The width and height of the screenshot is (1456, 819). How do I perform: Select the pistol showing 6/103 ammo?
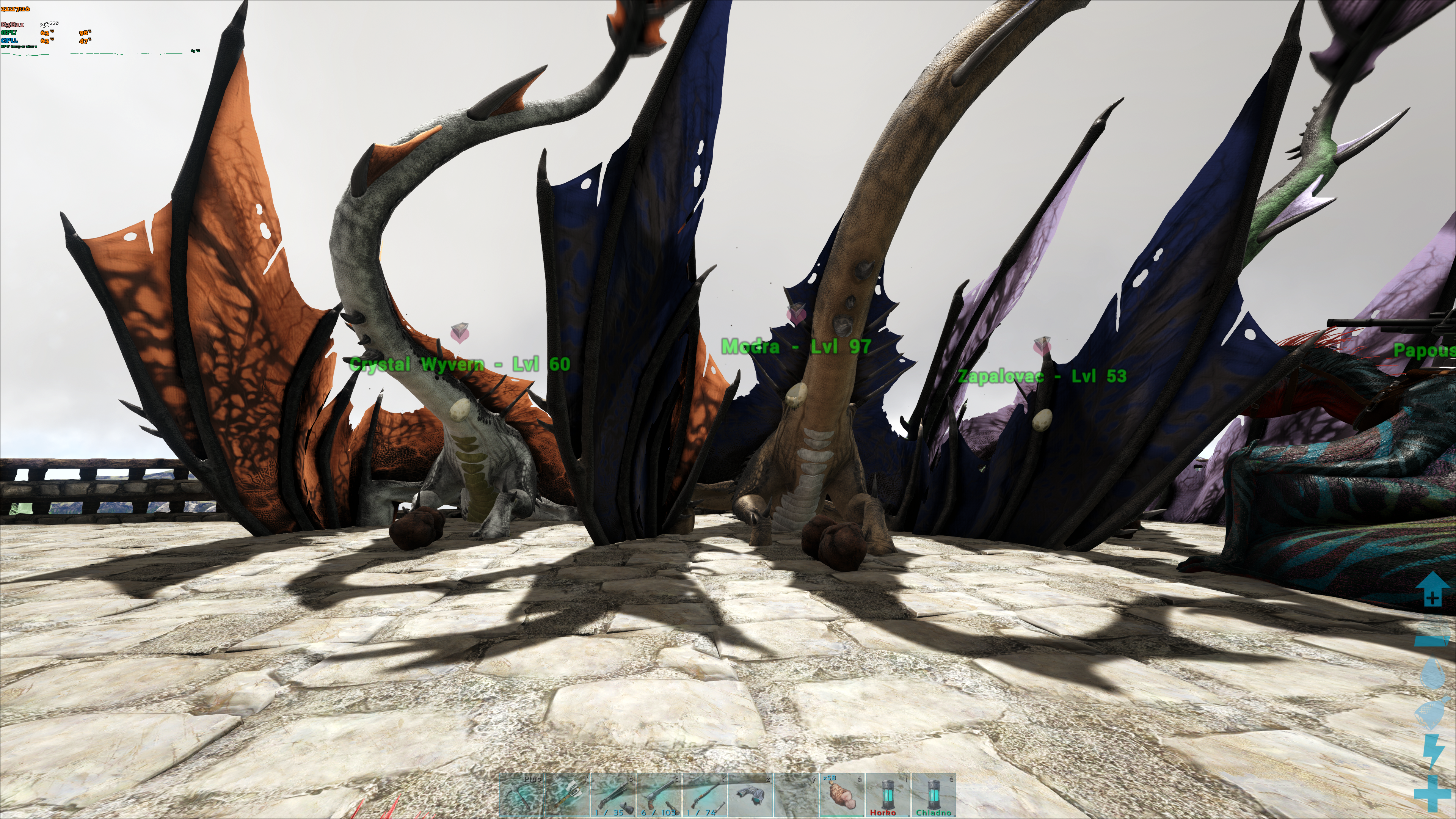coord(659,795)
